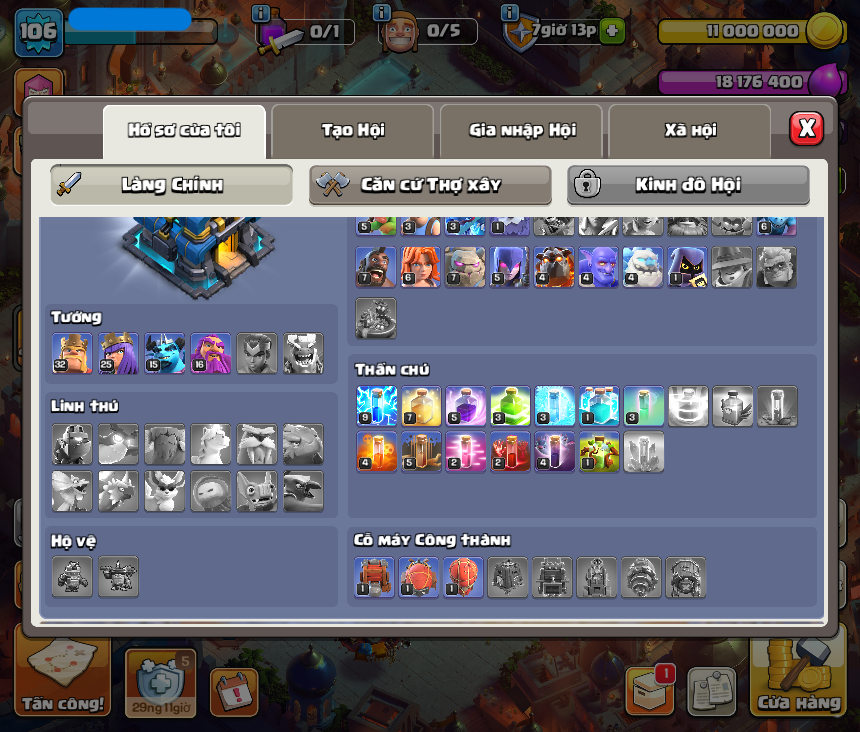
Task: Select the Barbarian King hero icon
Action: (72, 354)
